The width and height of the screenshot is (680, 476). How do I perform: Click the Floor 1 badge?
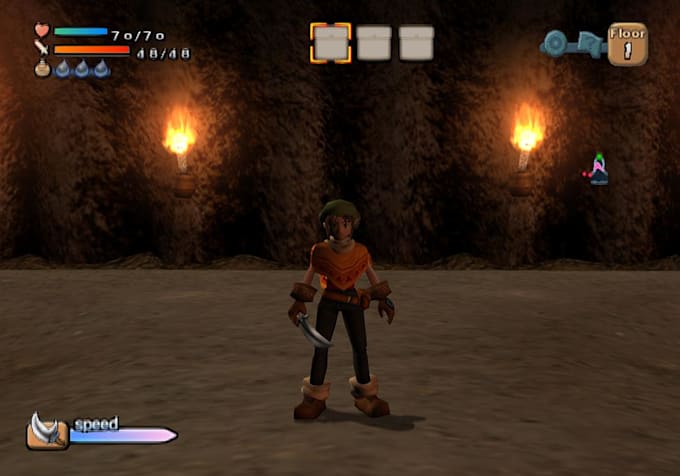click(627, 44)
